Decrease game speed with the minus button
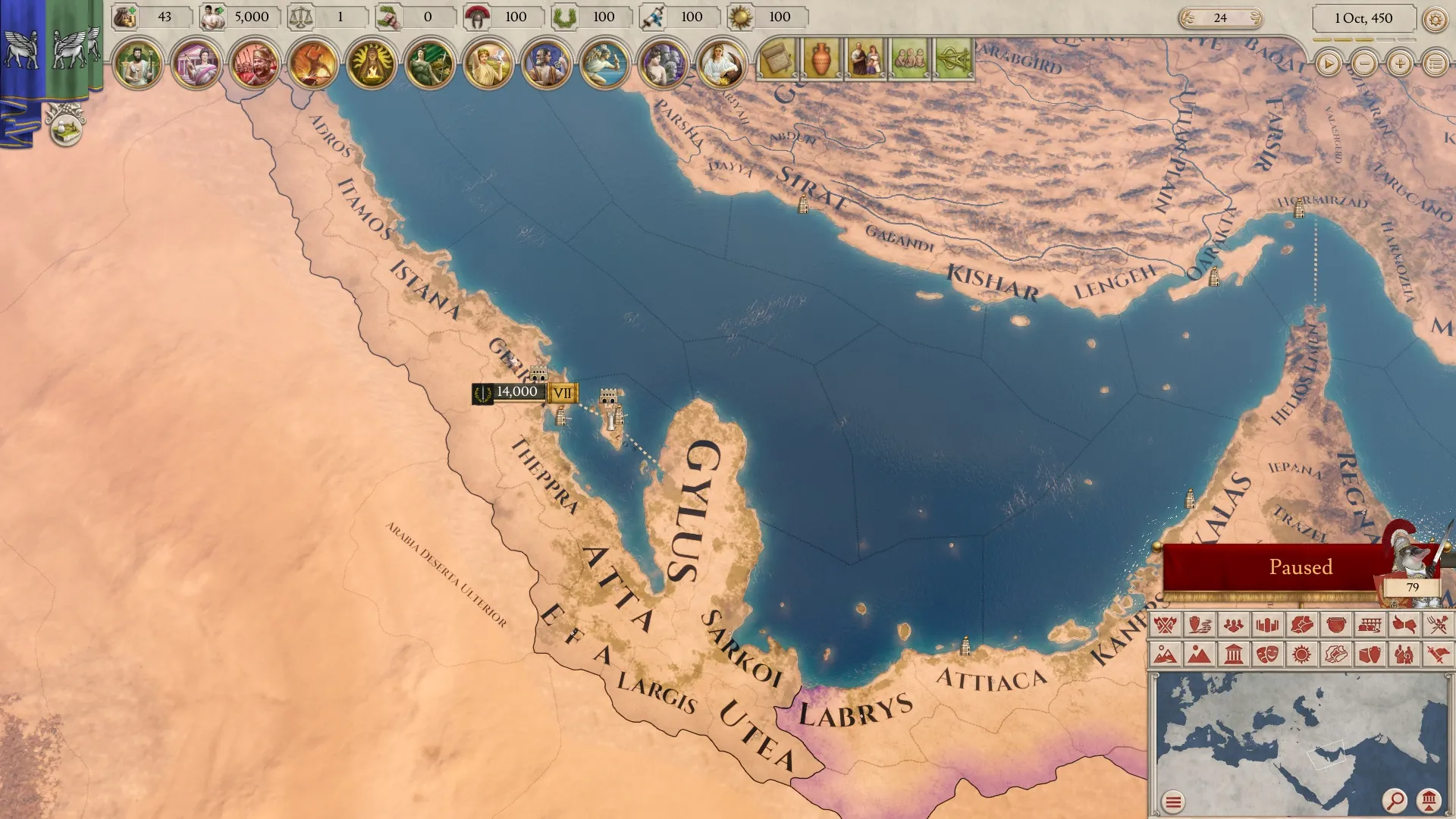Screen dimensions: 1456x819 click(1364, 64)
